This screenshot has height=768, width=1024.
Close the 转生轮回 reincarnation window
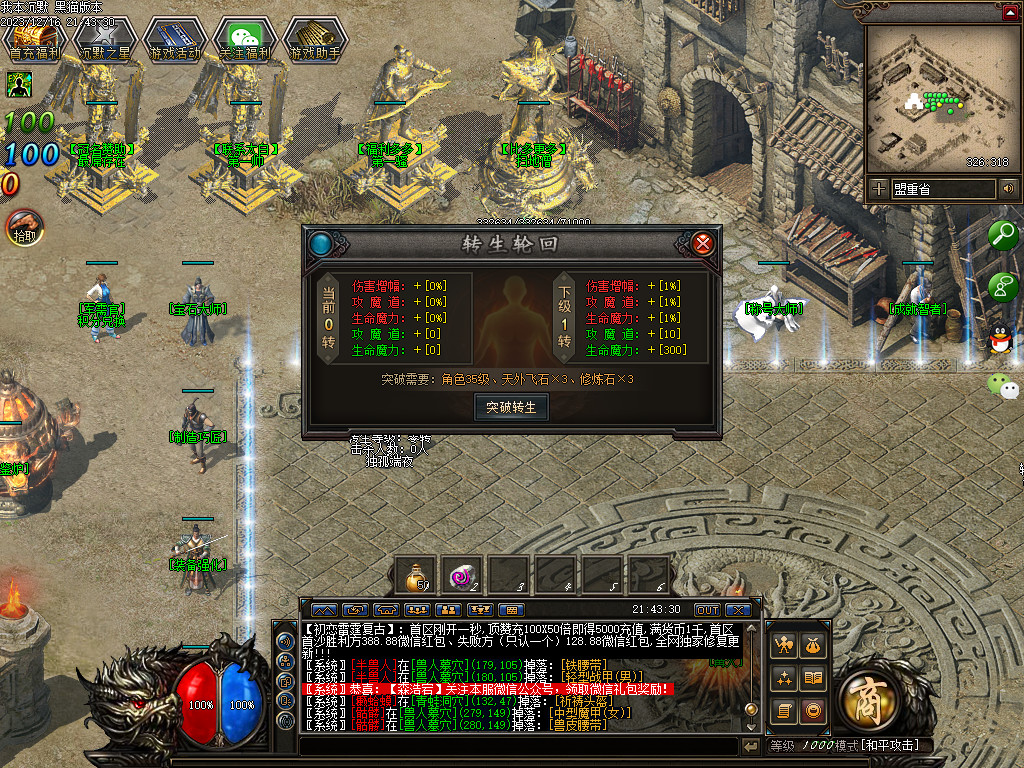[x=703, y=243]
